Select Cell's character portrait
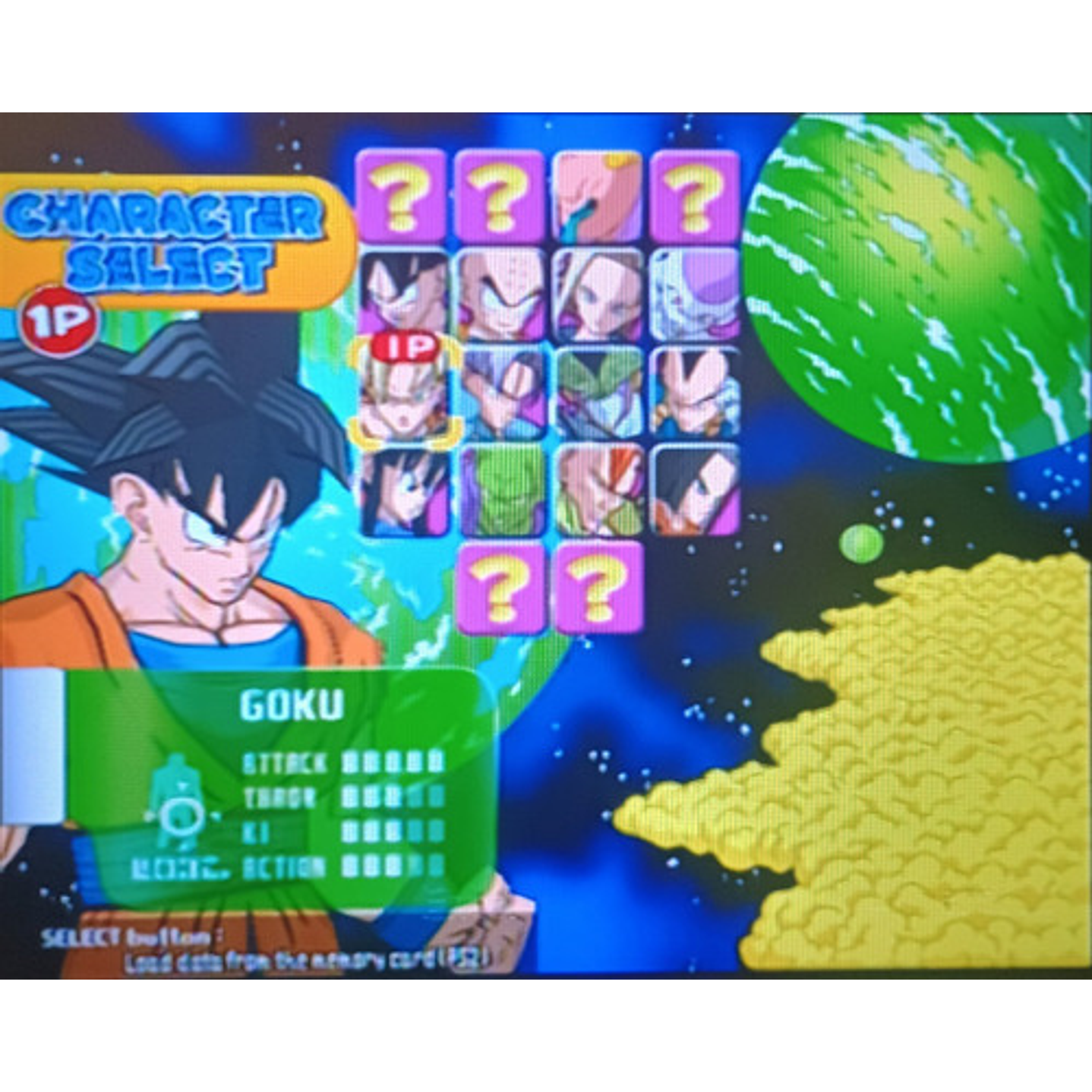The width and height of the screenshot is (1092, 1092). 600,391
